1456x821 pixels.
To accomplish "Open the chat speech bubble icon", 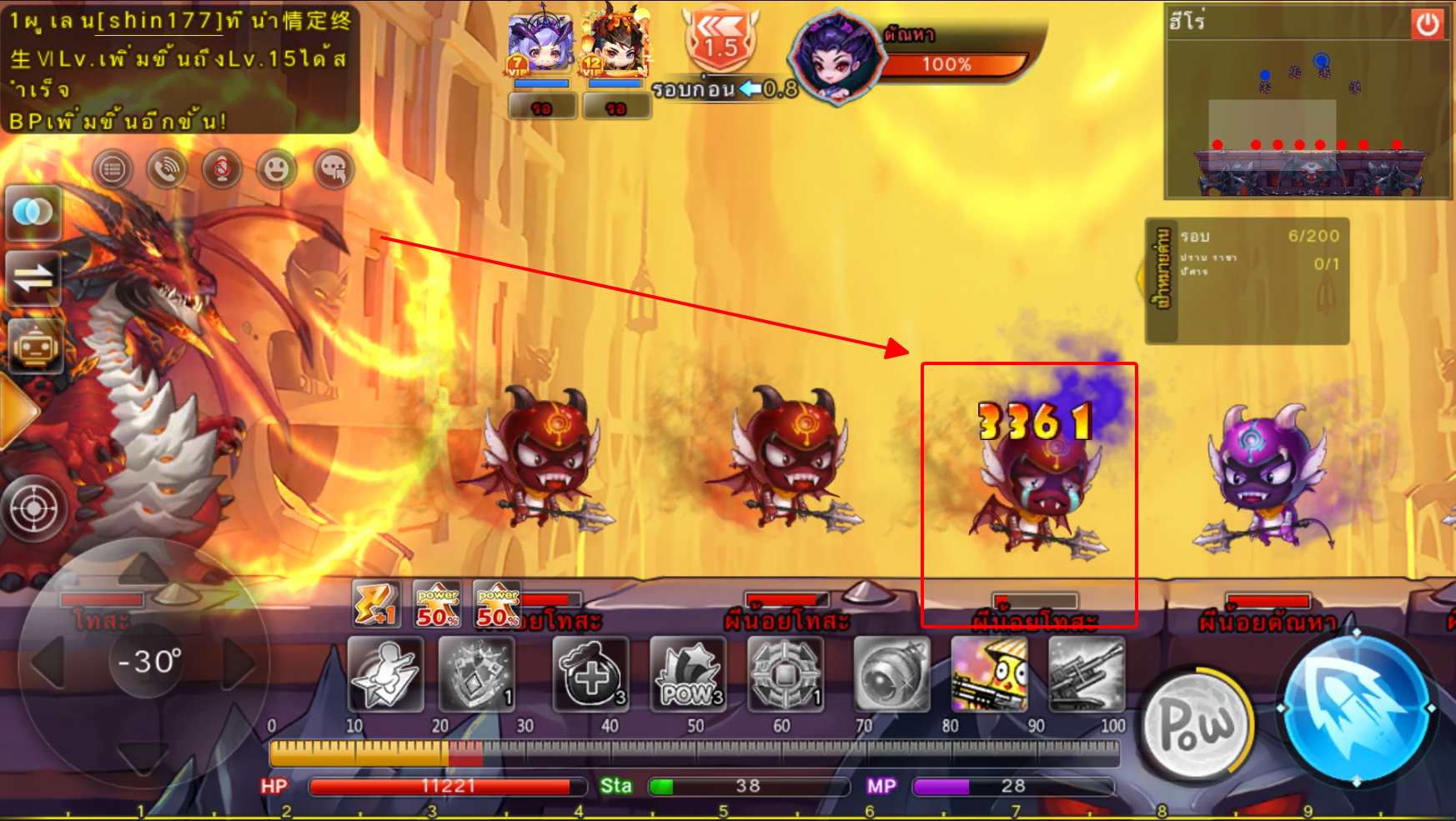I will [334, 170].
